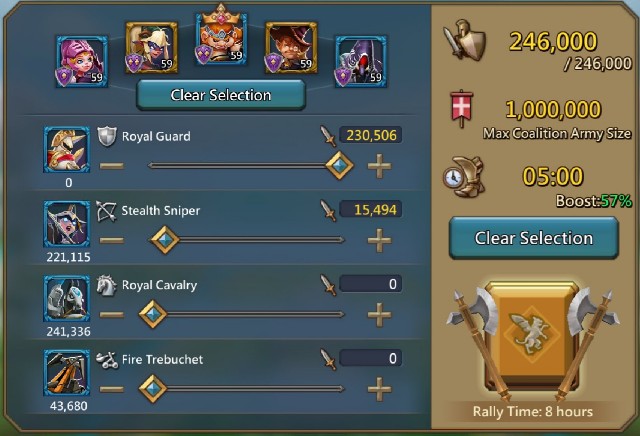
Task: Decrease the Royal Guard troop count
Action: coord(112,164)
